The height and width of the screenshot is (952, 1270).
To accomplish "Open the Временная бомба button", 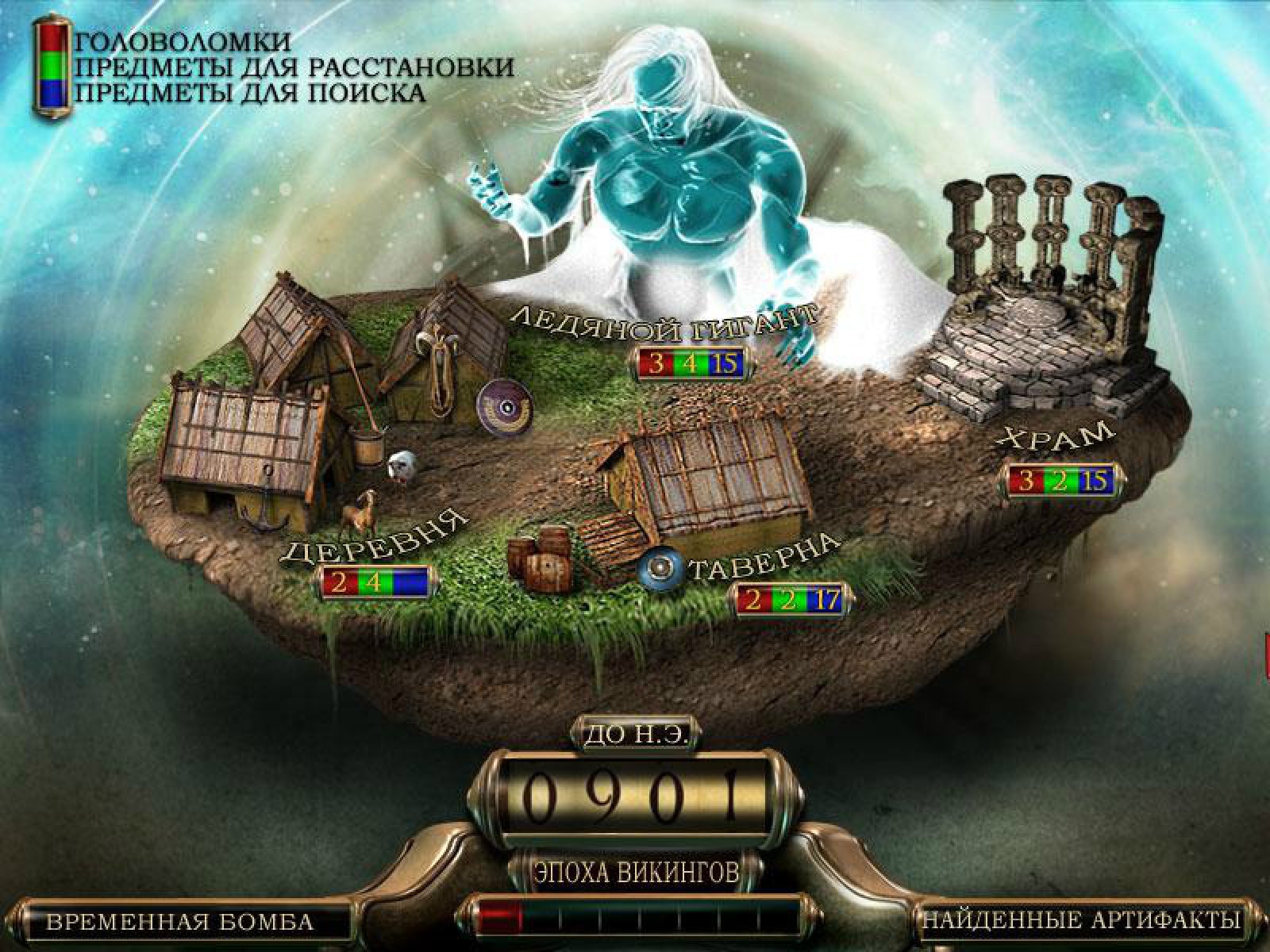I will [x=180, y=922].
